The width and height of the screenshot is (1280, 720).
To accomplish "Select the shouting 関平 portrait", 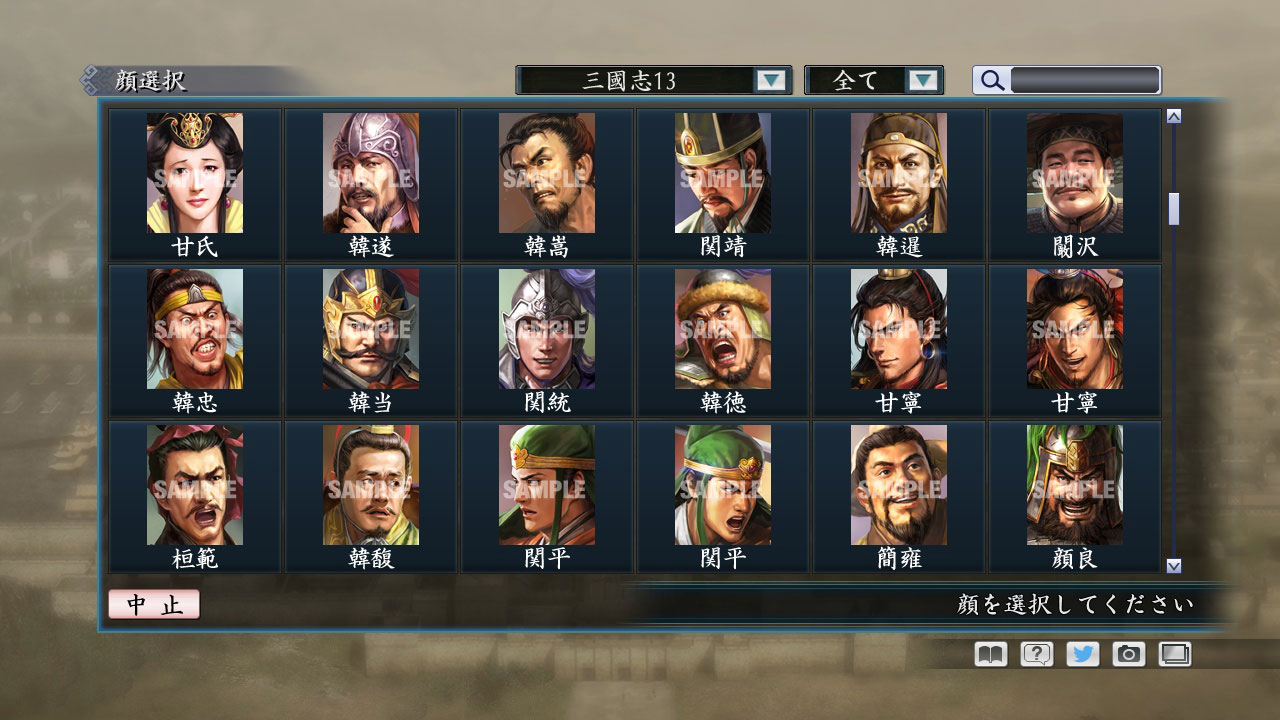I will pyautogui.click(x=722, y=485).
